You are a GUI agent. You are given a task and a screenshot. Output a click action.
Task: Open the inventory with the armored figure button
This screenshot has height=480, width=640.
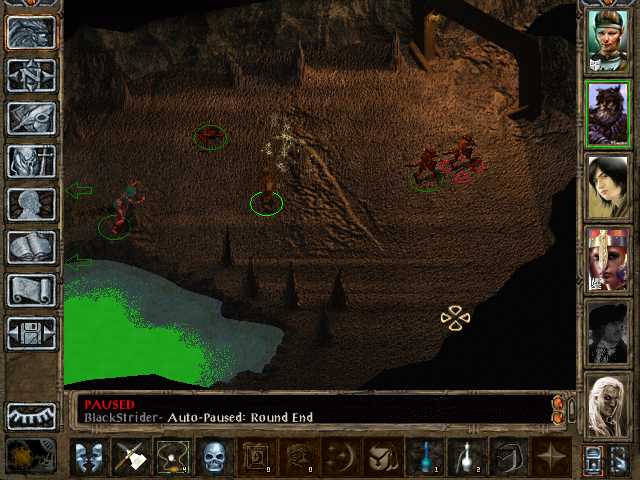coord(31,160)
